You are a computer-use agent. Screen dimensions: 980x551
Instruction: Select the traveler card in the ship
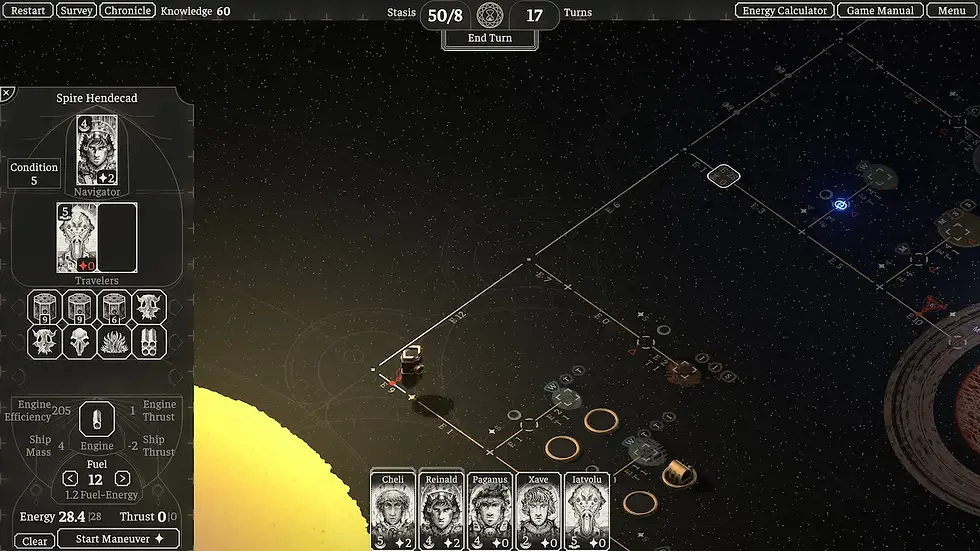tap(76, 238)
